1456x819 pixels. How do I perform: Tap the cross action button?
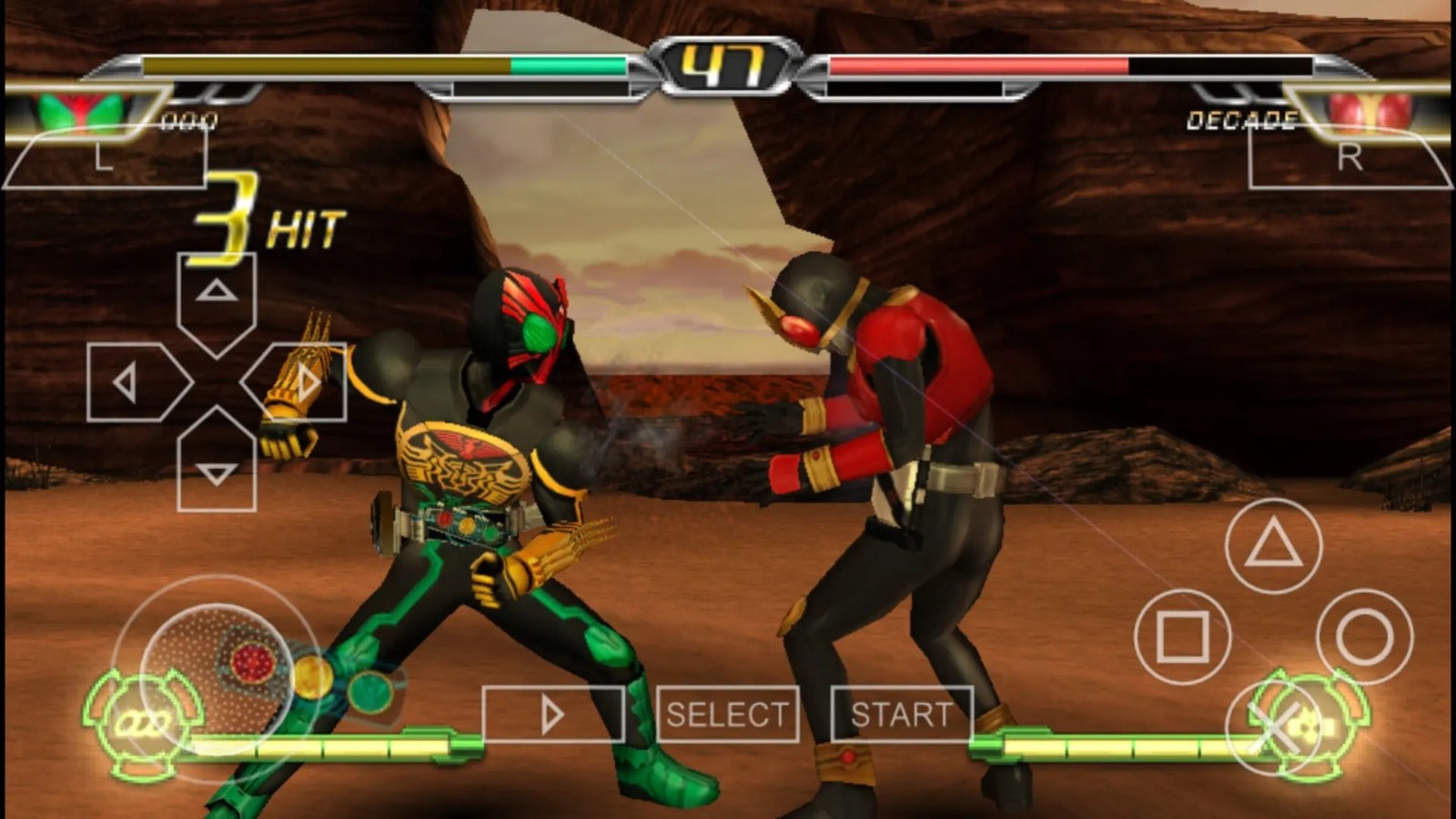click(1274, 728)
